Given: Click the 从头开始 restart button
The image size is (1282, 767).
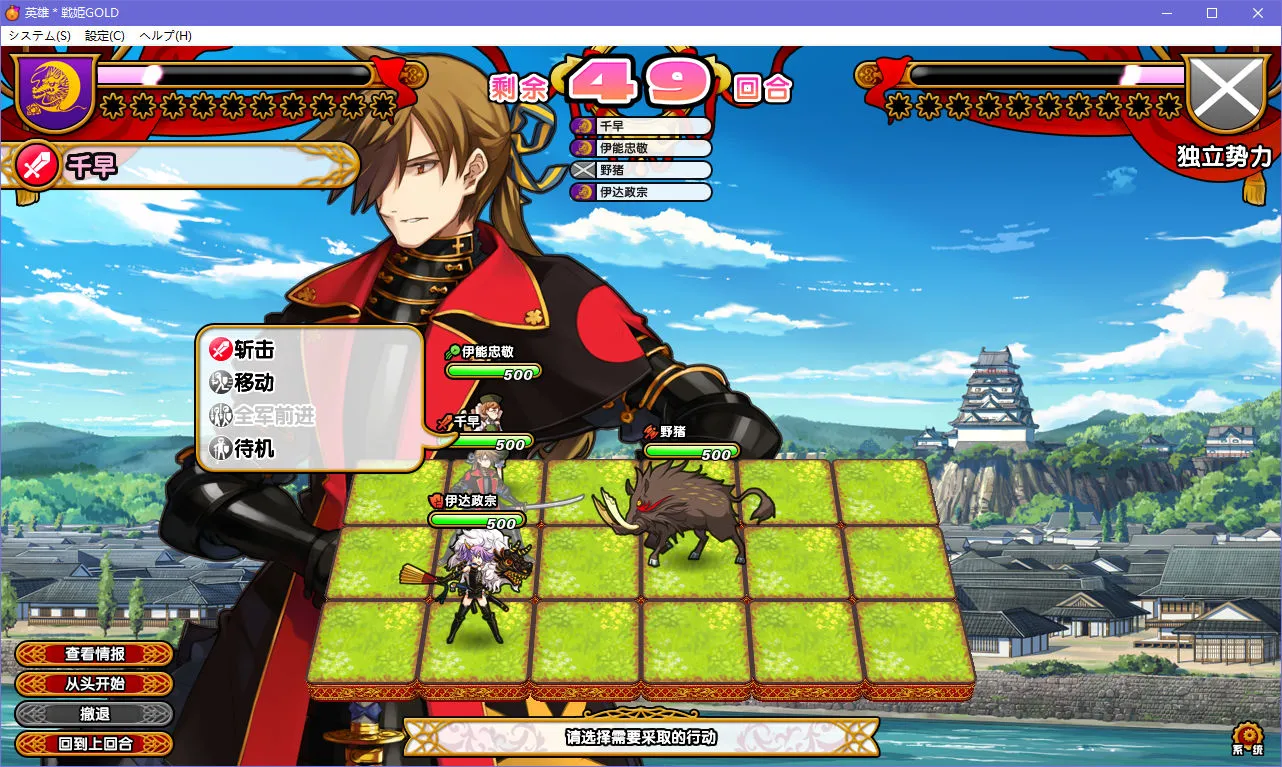Looking at the screenshot, I should tap(95, 684).
